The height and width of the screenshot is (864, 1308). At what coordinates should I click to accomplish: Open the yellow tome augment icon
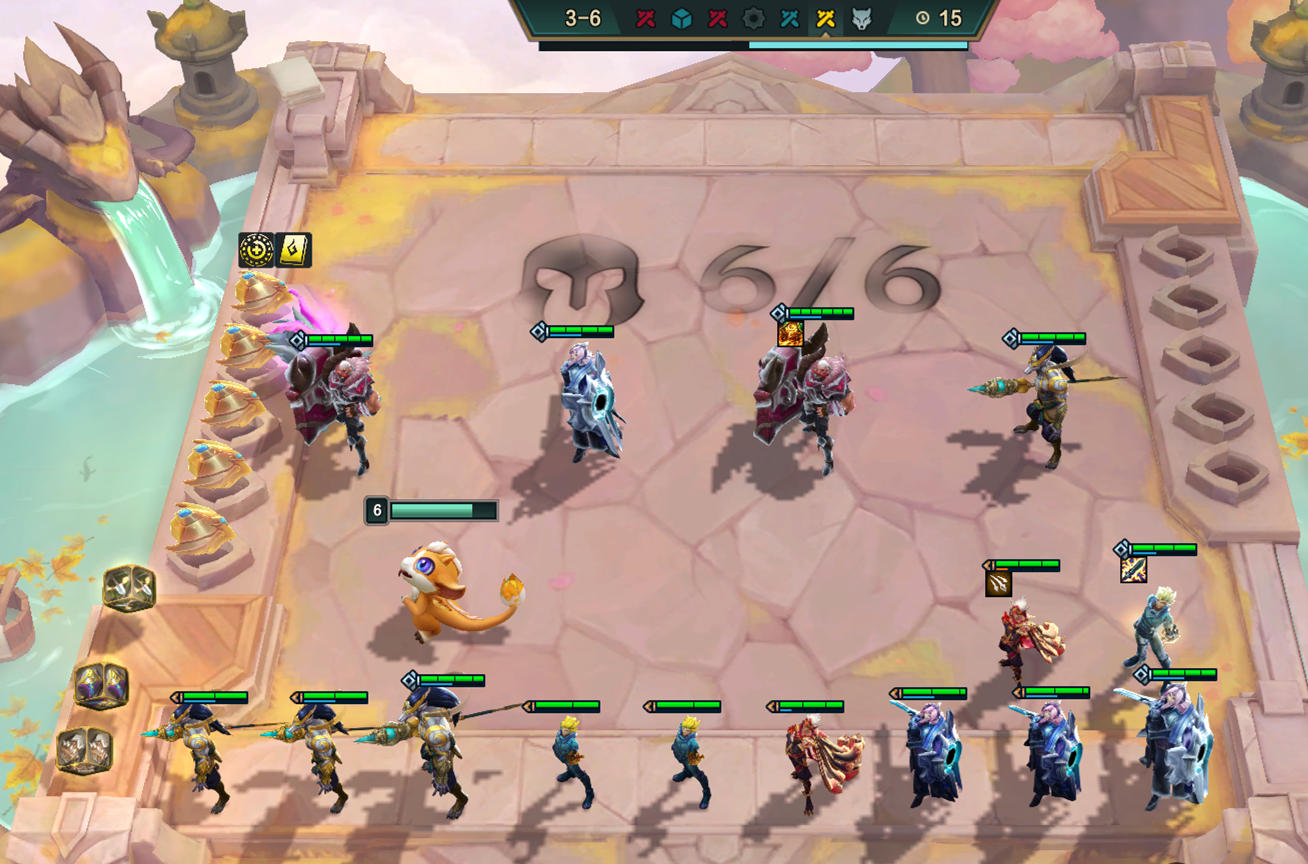[x=294, y=250]
